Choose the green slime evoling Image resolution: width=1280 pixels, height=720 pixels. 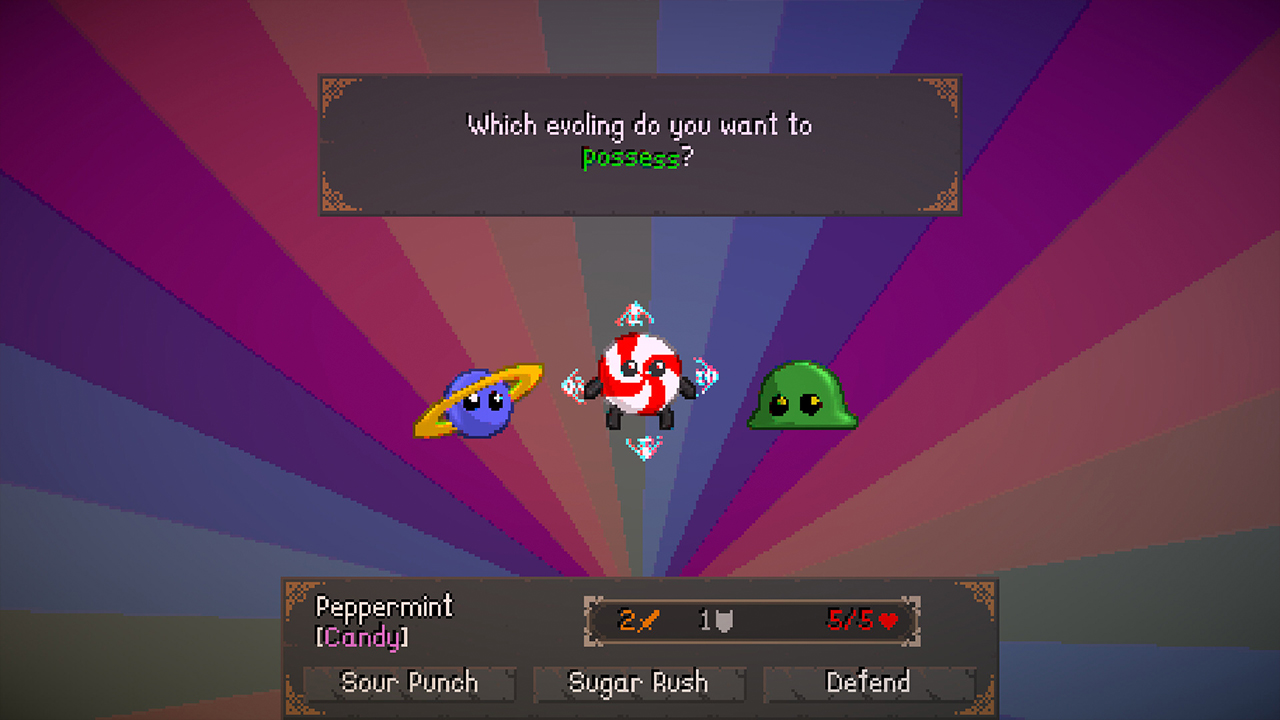(x=800, y=398)
